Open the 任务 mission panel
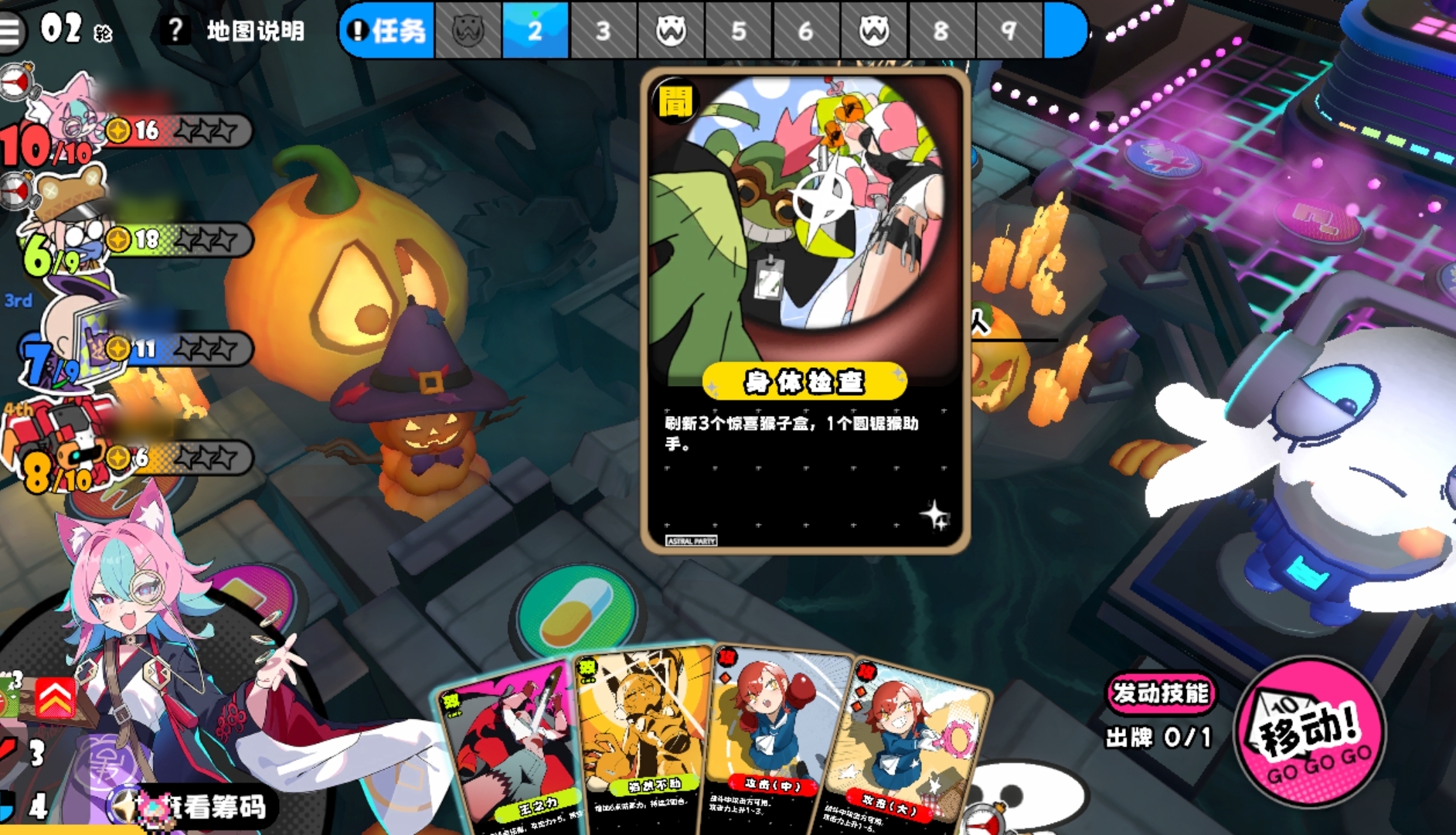 [388, 31]
